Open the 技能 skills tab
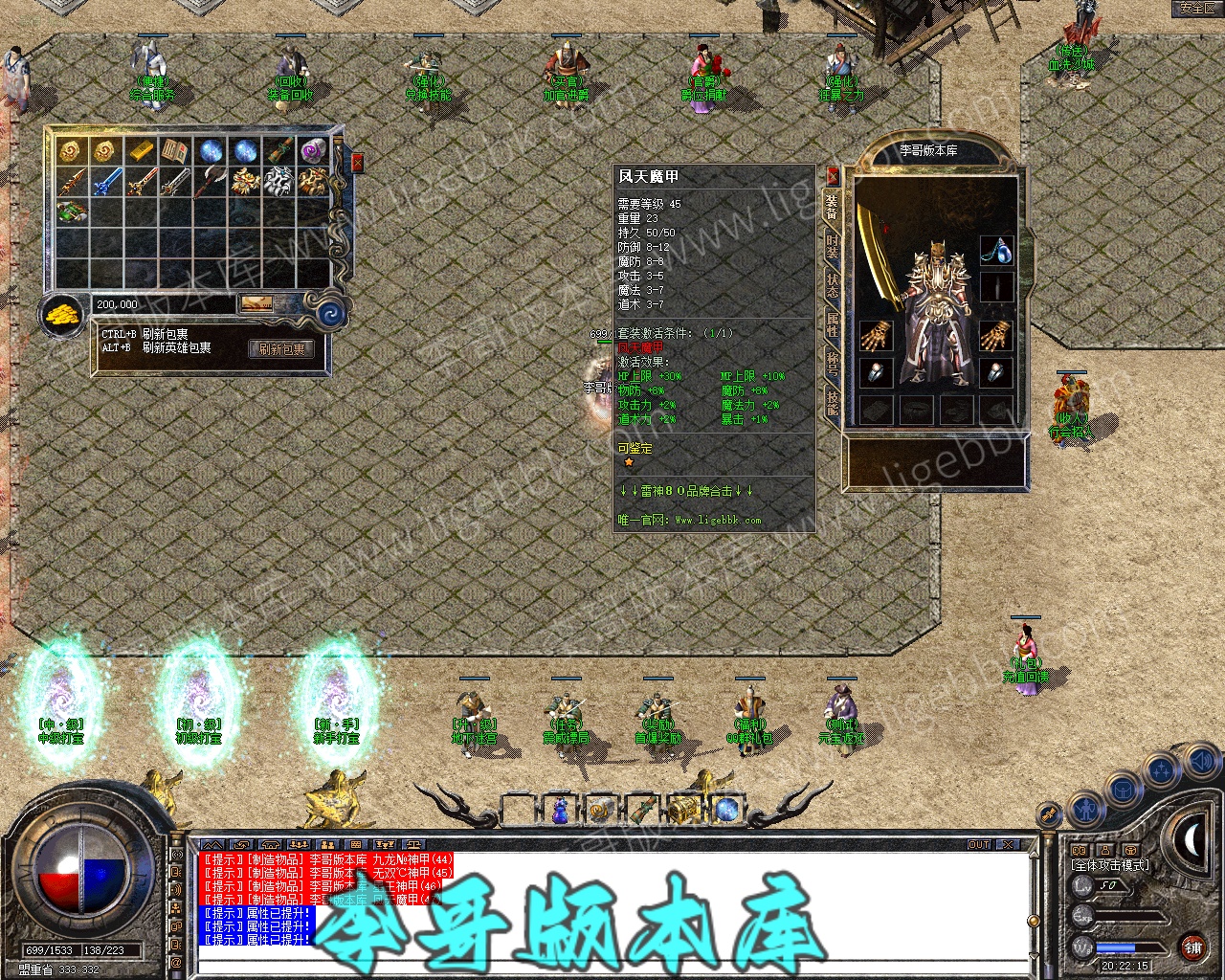1225x980 pixels. click(x=833, y=402)
